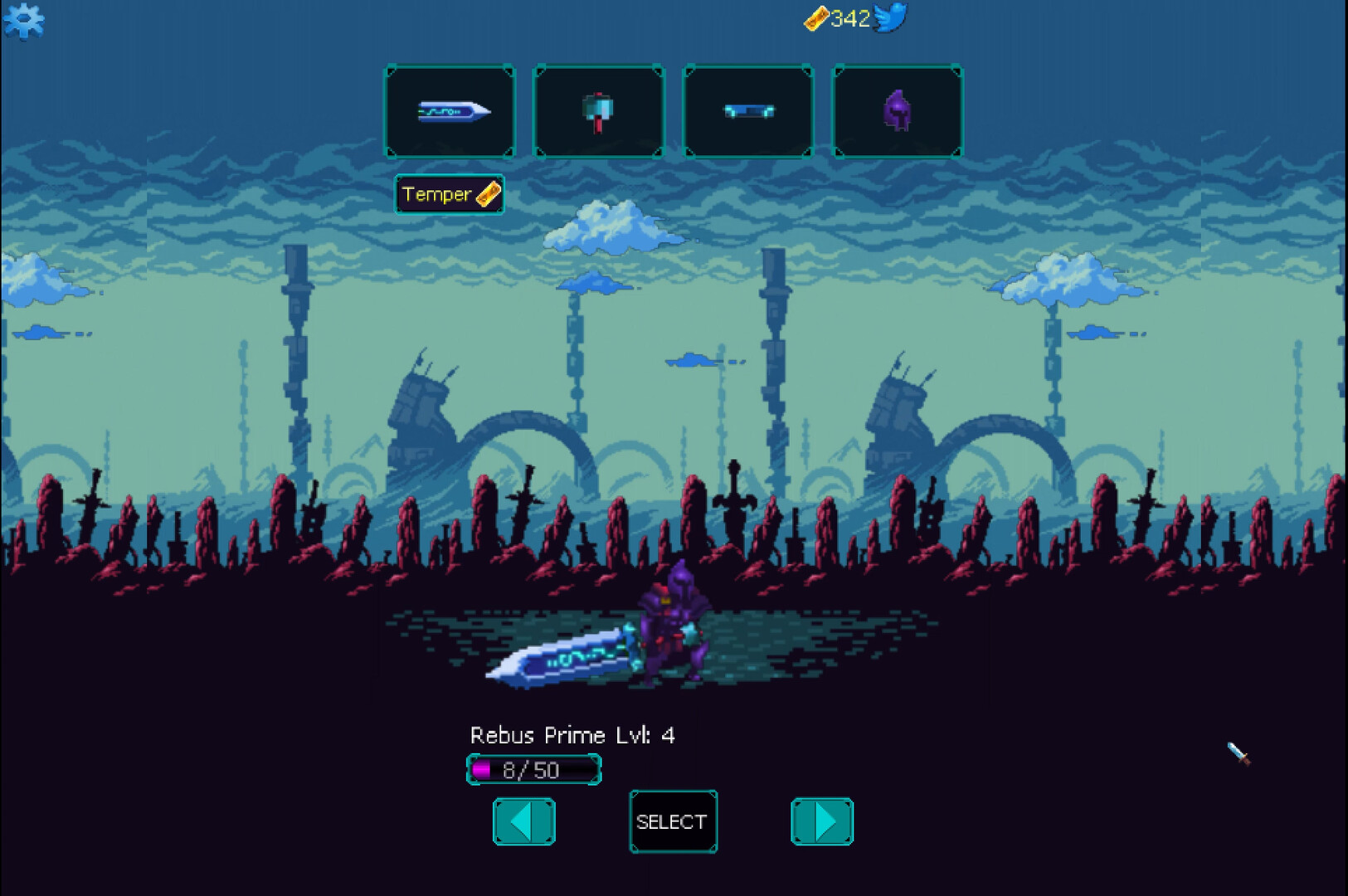Select the purple helmet equipment slot
This screenshot has width=1348, height=896.
898,111
